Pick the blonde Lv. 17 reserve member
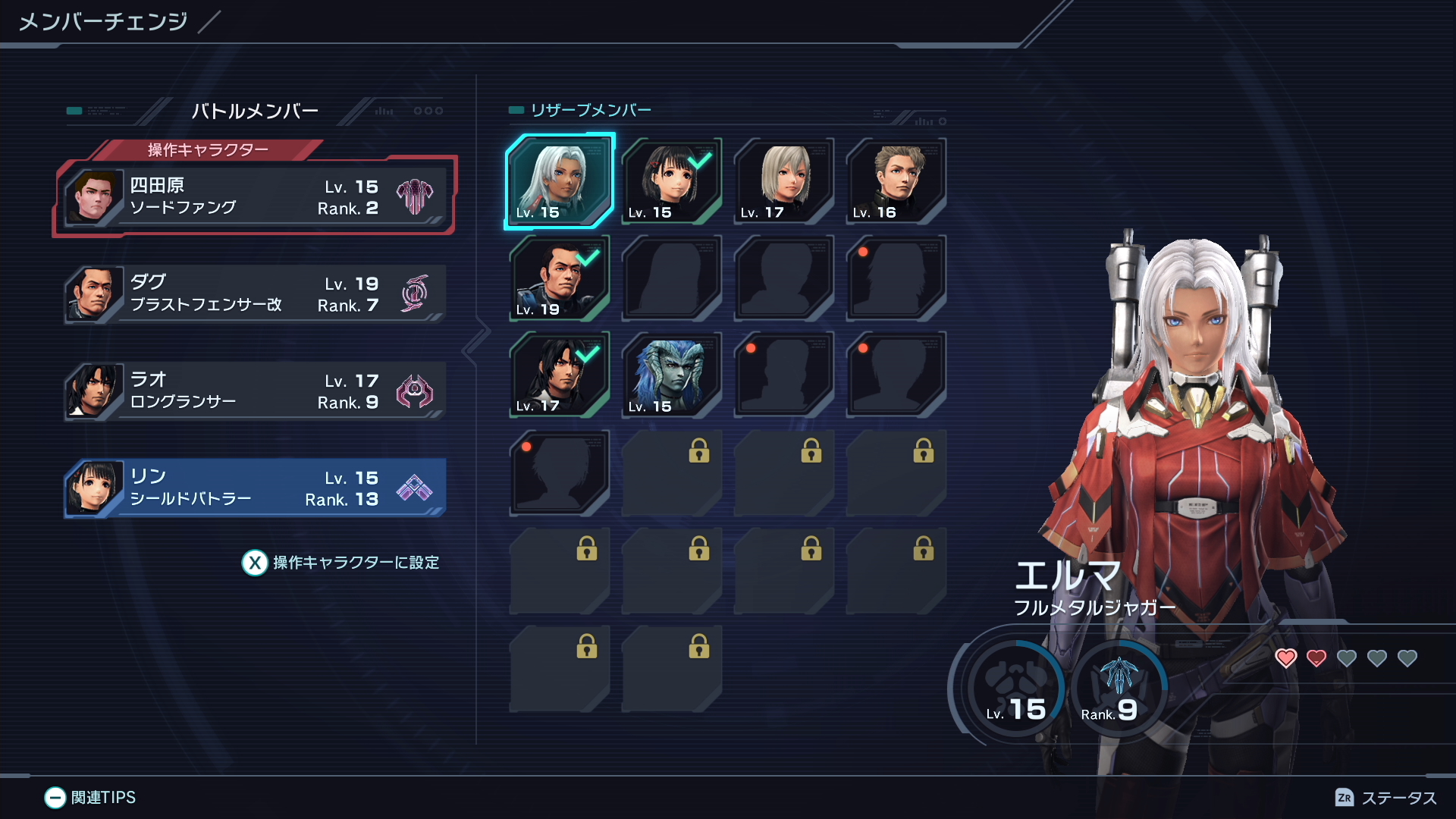The width and height of the screenshot is (1456, 819). point(783,181)
